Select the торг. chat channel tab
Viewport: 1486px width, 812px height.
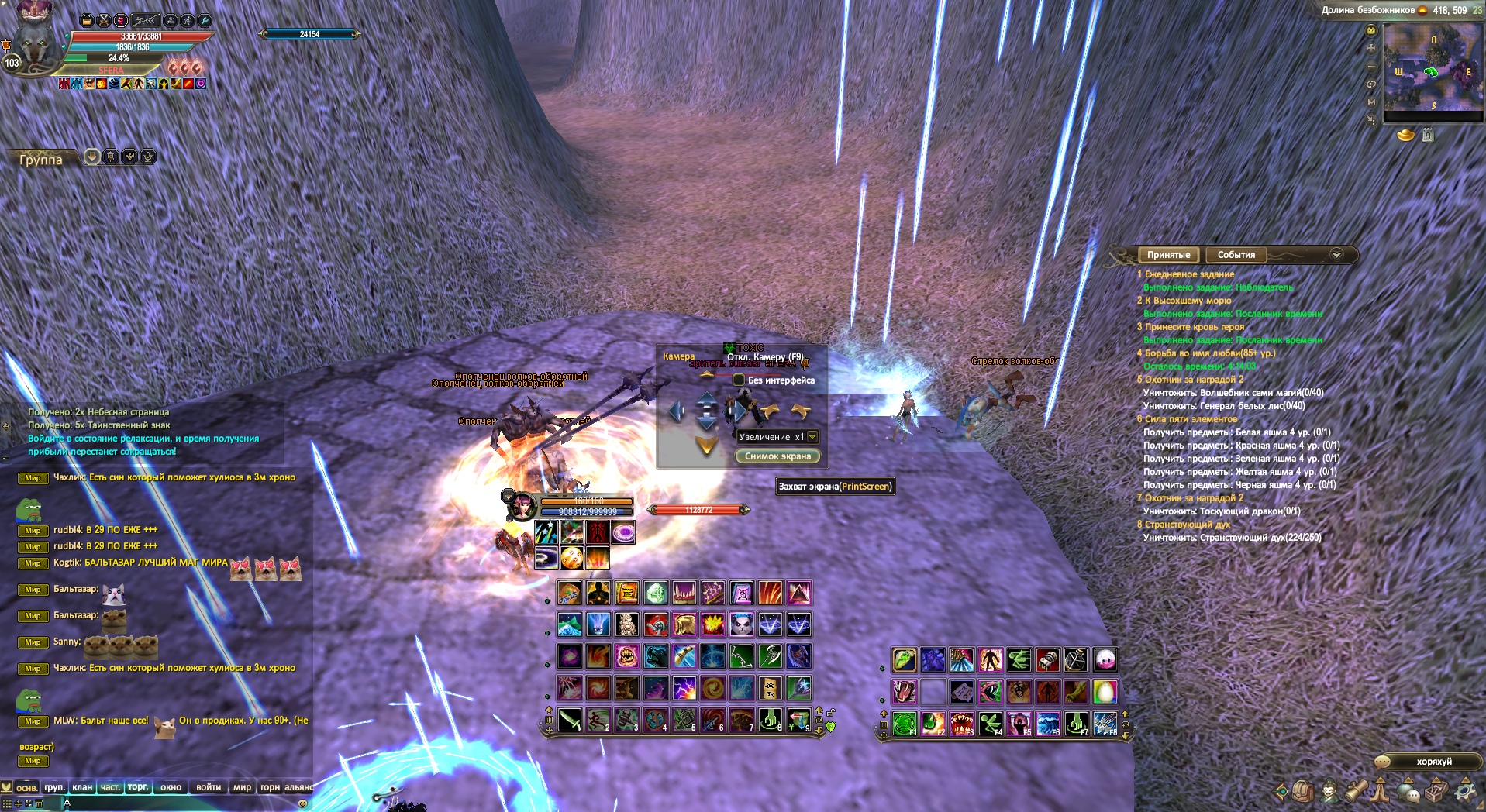(x=138, y=787)
